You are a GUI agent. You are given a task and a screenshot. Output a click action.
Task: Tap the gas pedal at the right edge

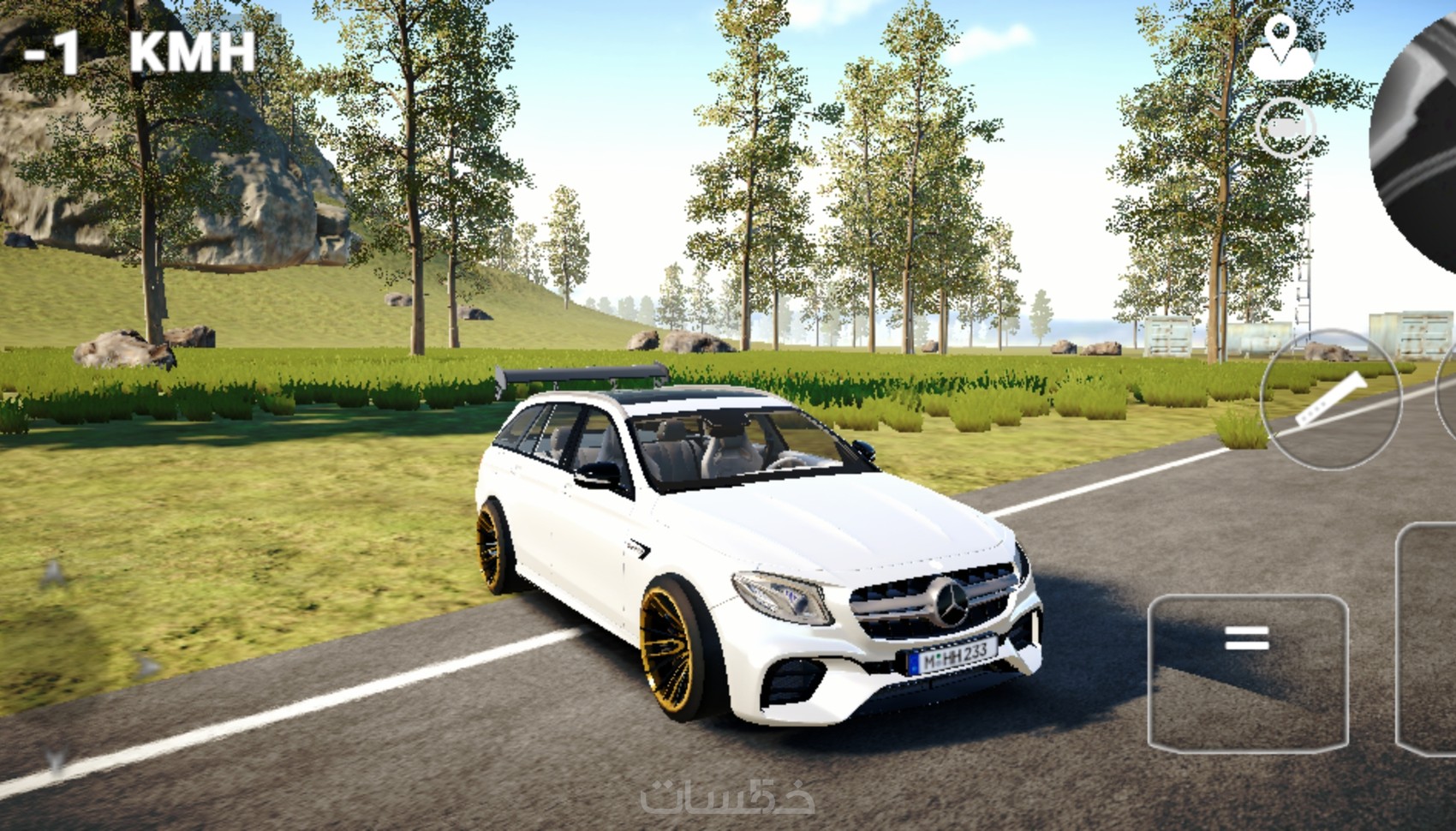[1430, 638]
